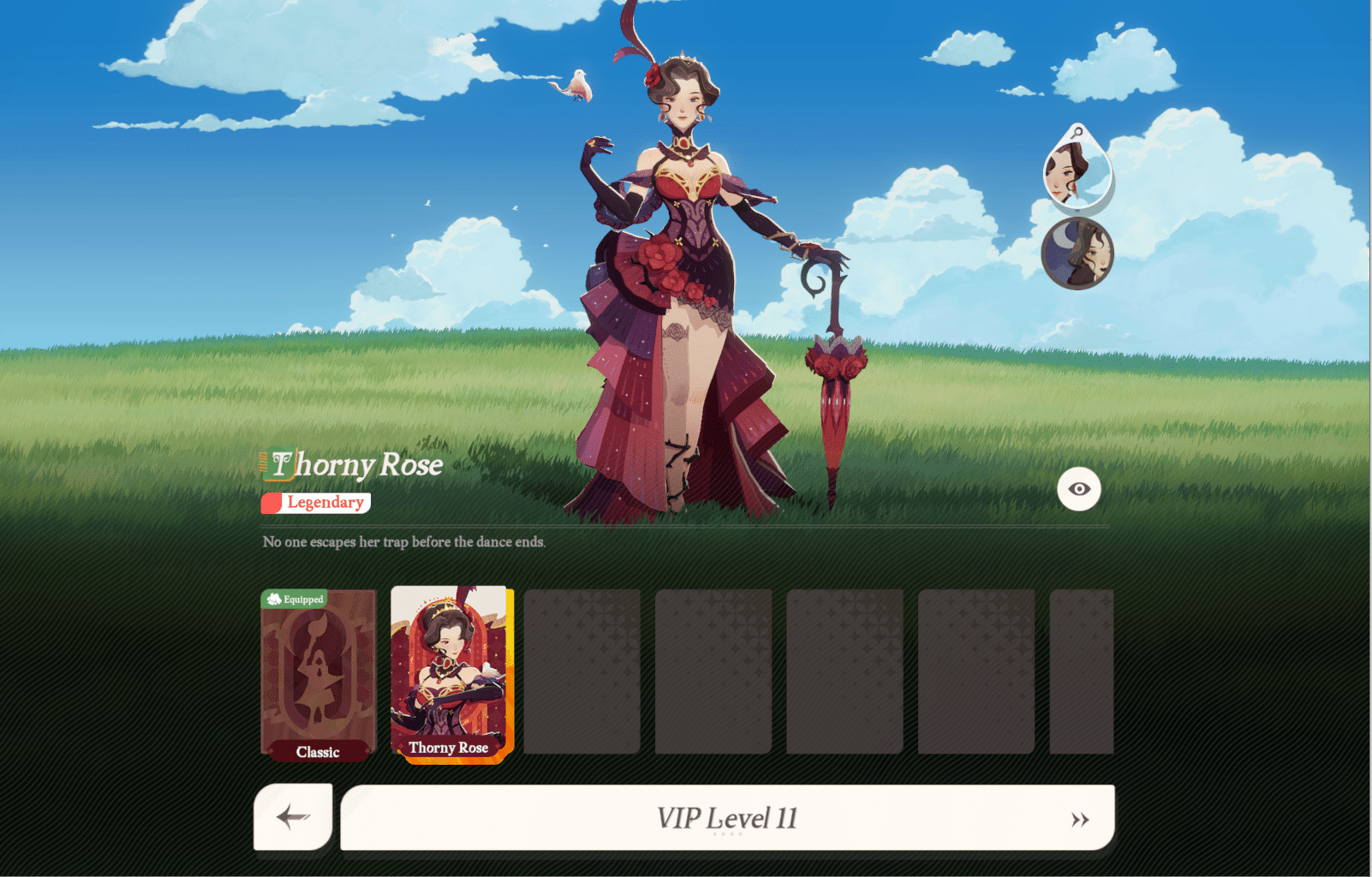Select the Classic skin tab
This screenshot has width=1372, height=877.
pos(318,754)
